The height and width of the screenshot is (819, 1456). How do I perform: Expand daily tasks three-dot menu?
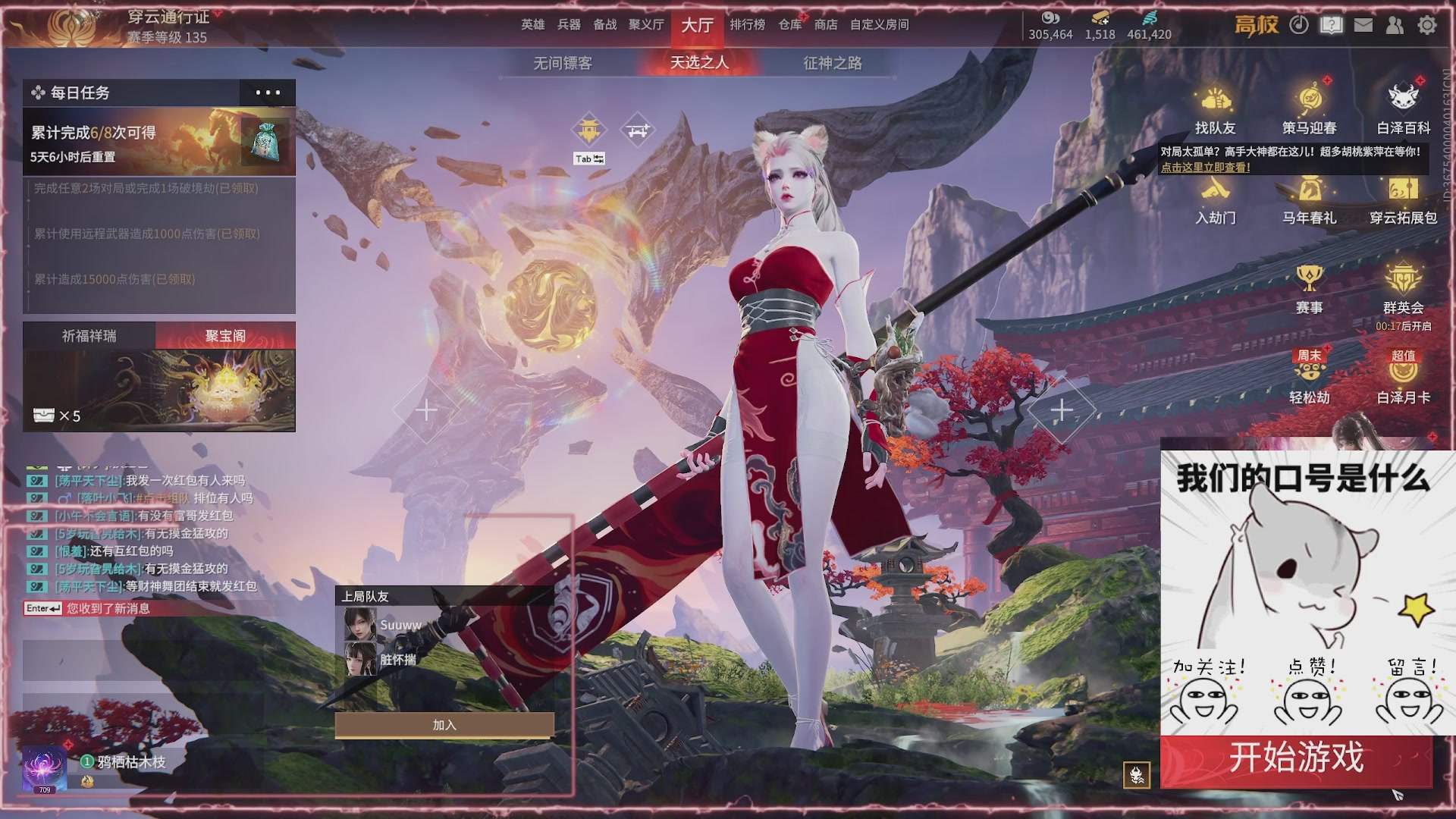click(268, 93)
